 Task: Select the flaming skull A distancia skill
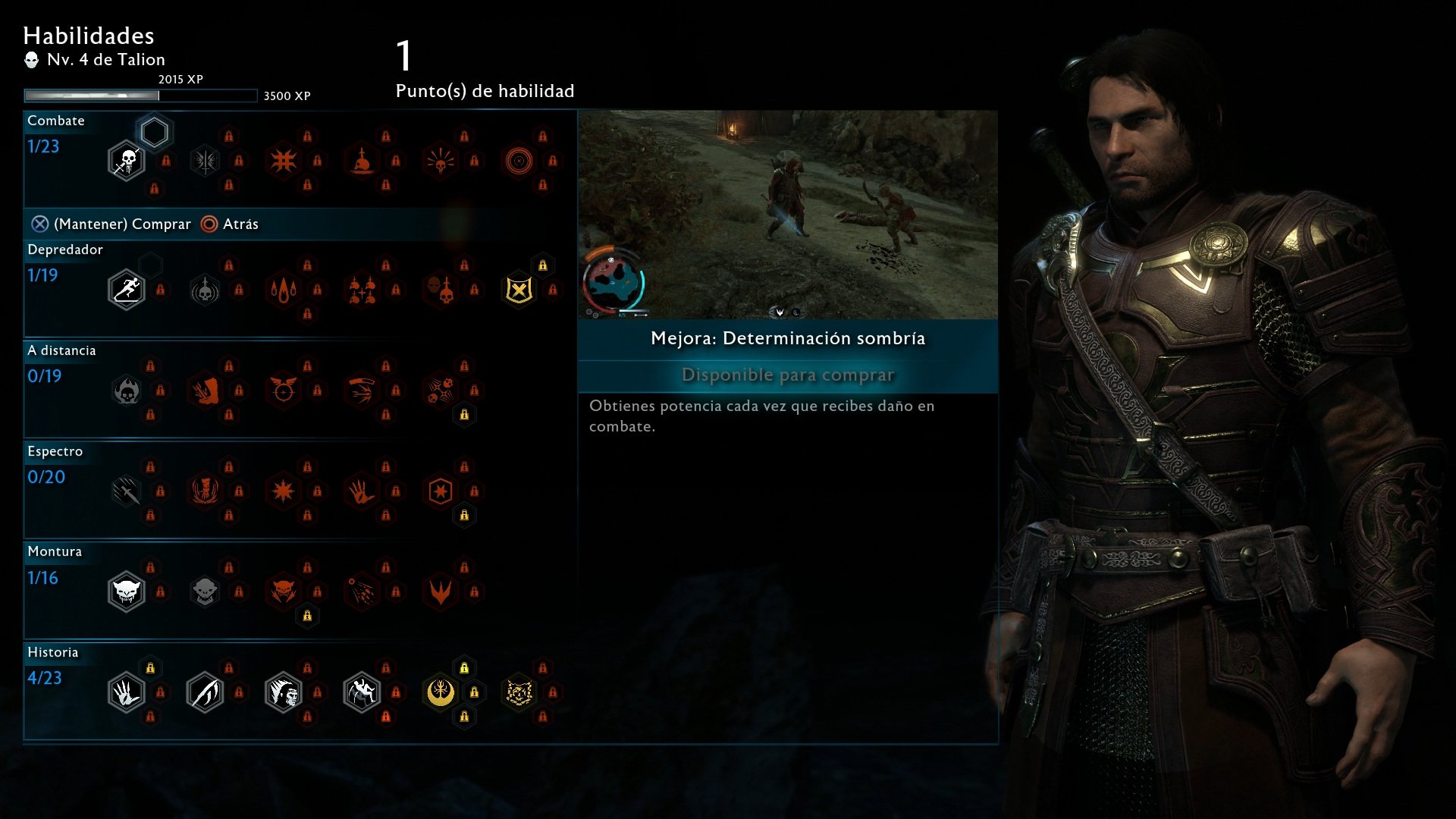127,391
